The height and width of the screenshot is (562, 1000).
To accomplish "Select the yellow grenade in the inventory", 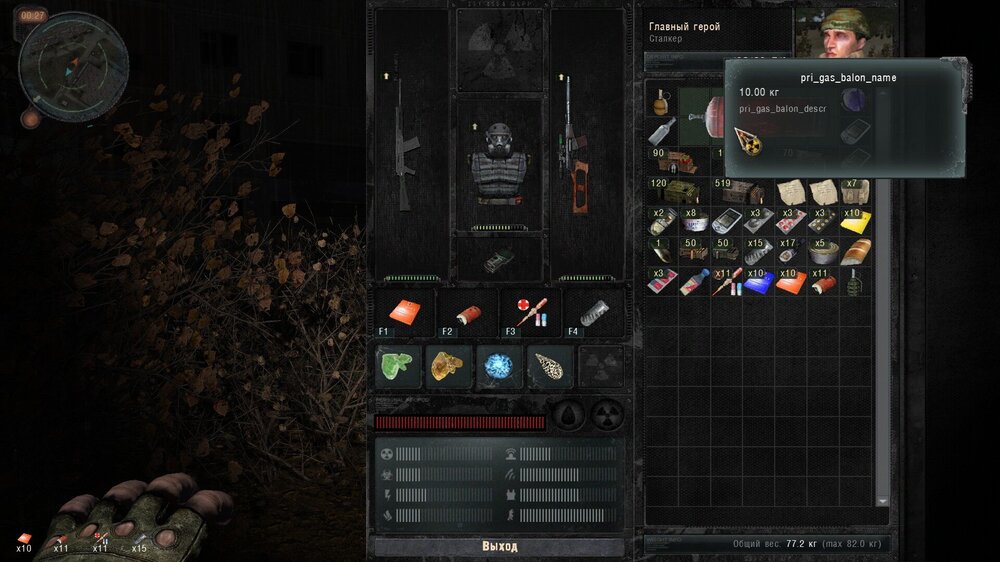I will pyautogui.click(x=661, y=102).
